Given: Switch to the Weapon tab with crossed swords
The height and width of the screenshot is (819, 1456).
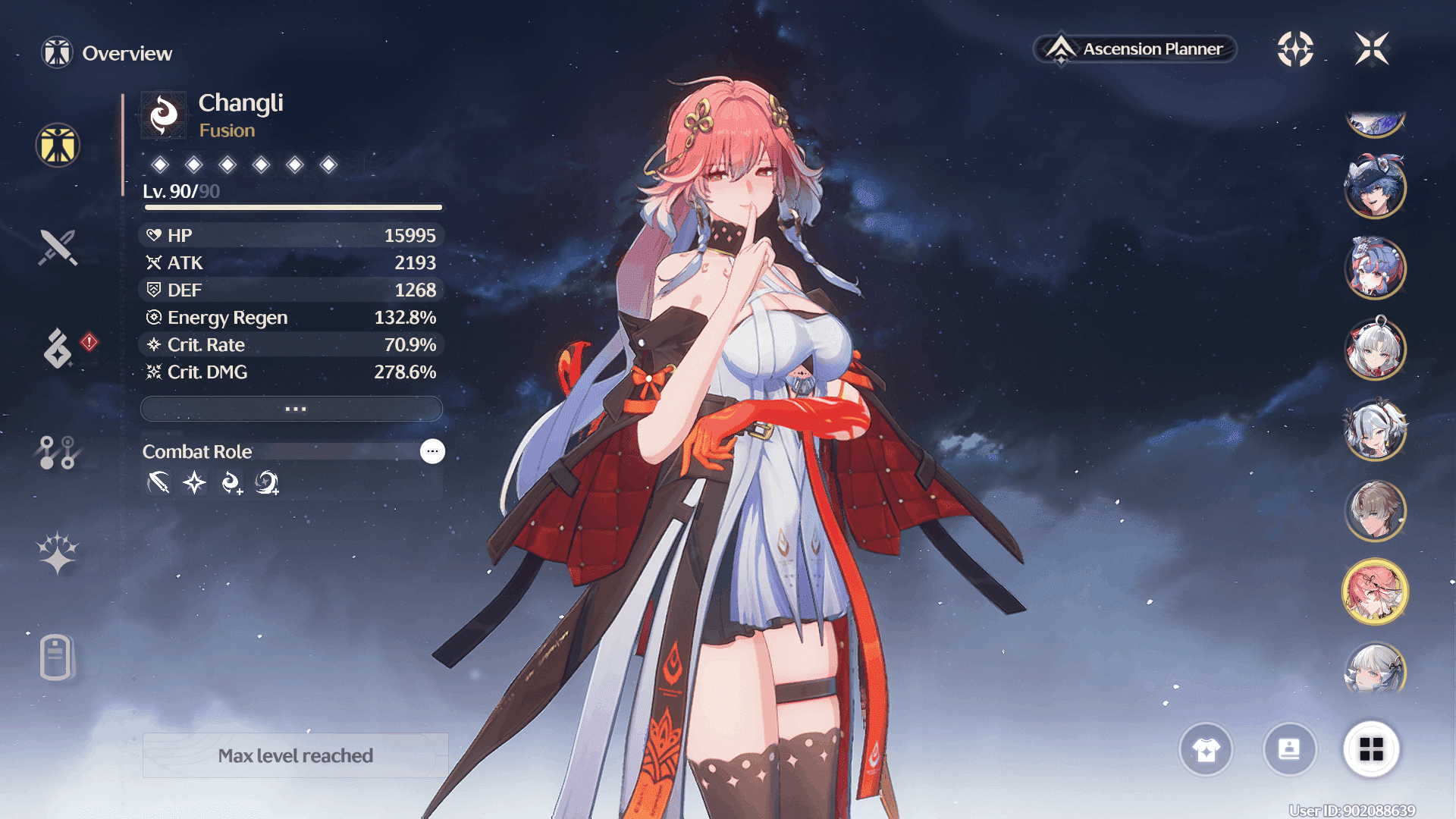Looking at the screenshot, I should (58, 247).
